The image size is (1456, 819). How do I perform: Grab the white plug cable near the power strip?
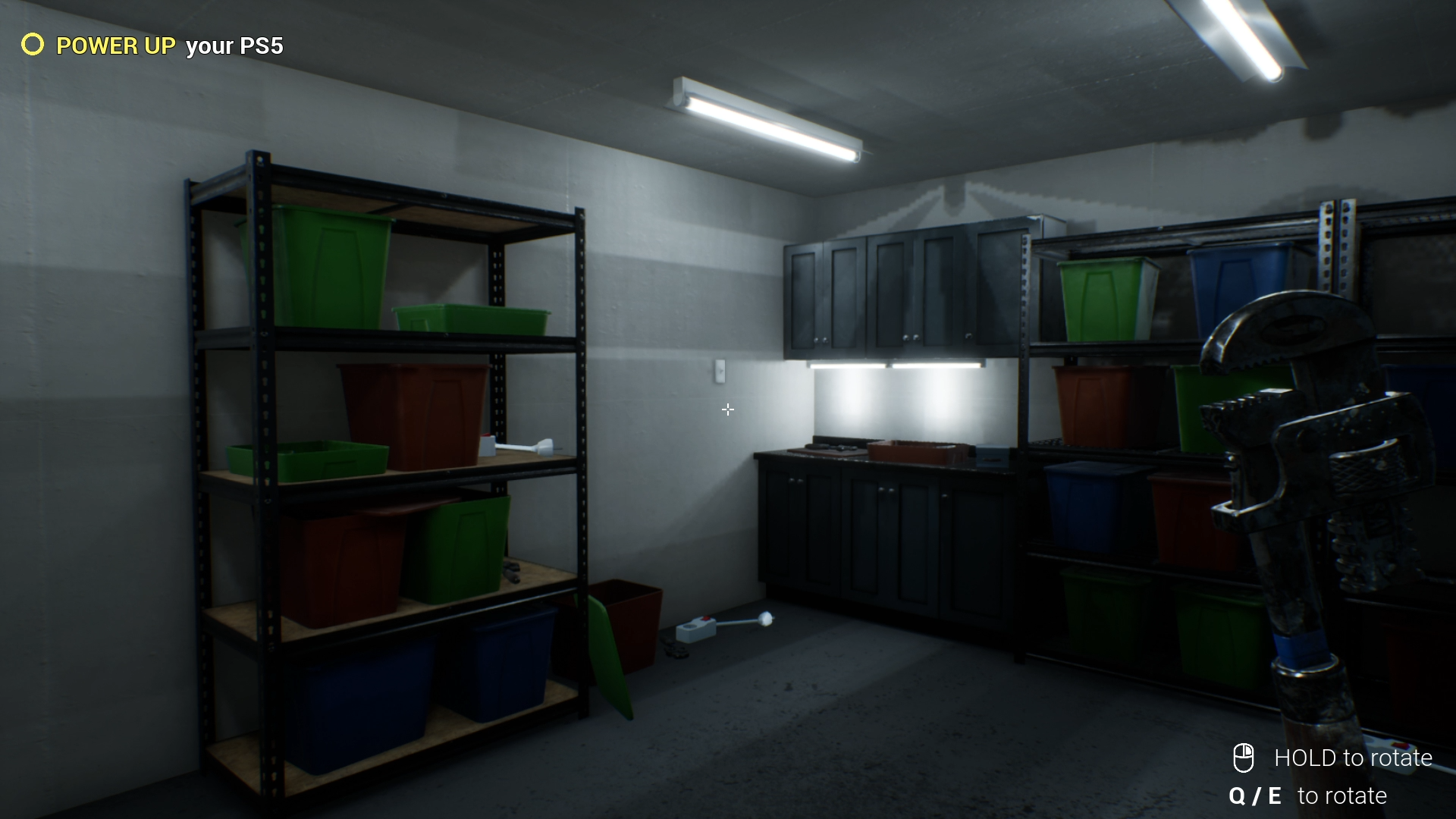point(766,618)
